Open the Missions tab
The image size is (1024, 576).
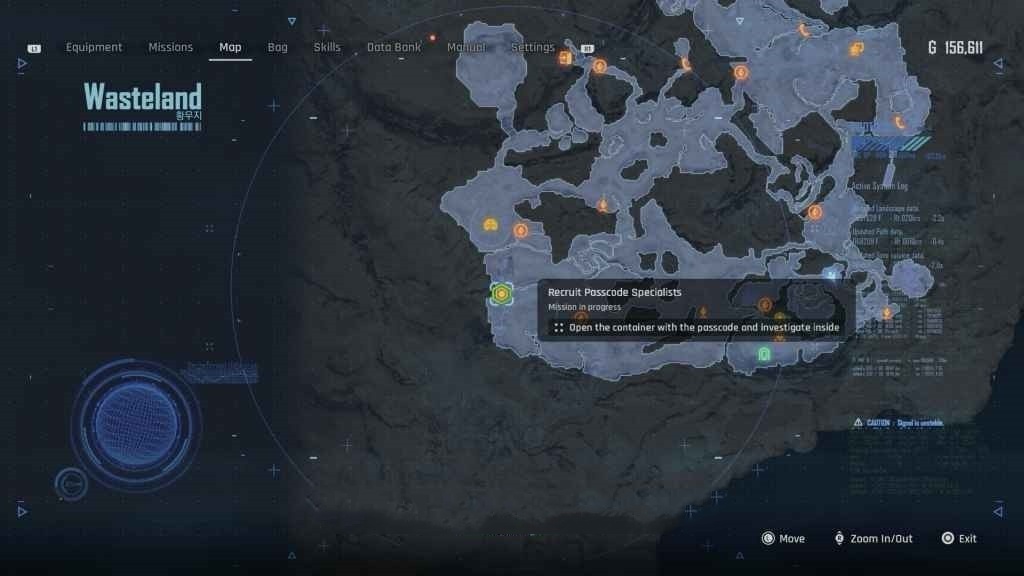(x=171, y=47)
